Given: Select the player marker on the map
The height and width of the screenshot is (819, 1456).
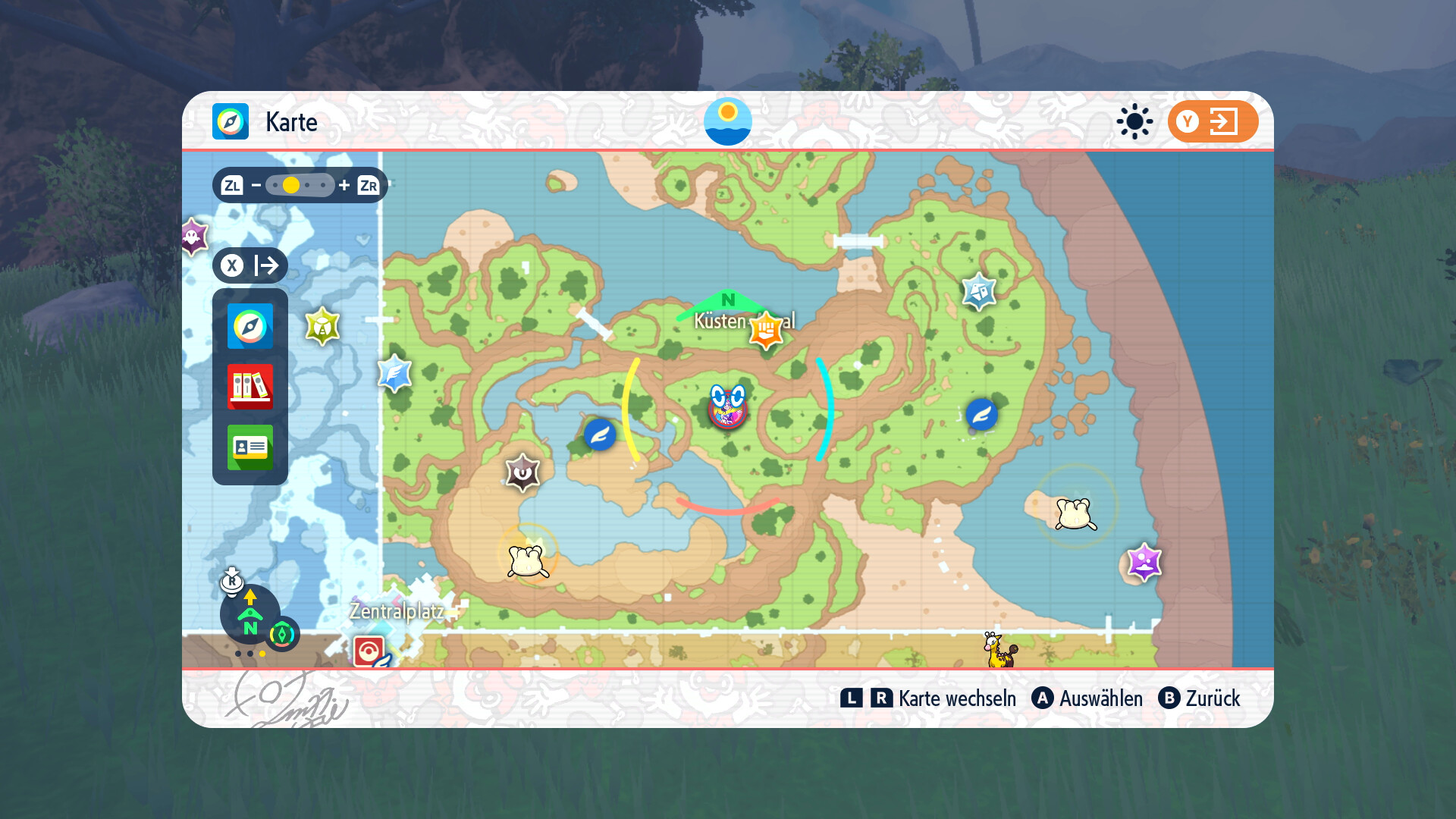Looking at the screenshot, I should [727, 408].
